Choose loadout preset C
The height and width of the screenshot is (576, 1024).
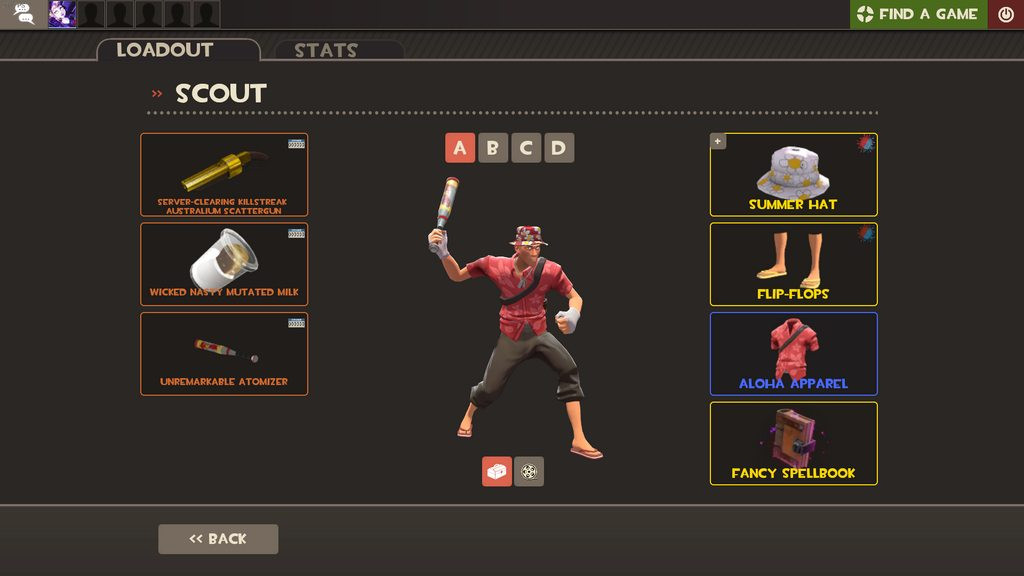pos(526,148)
